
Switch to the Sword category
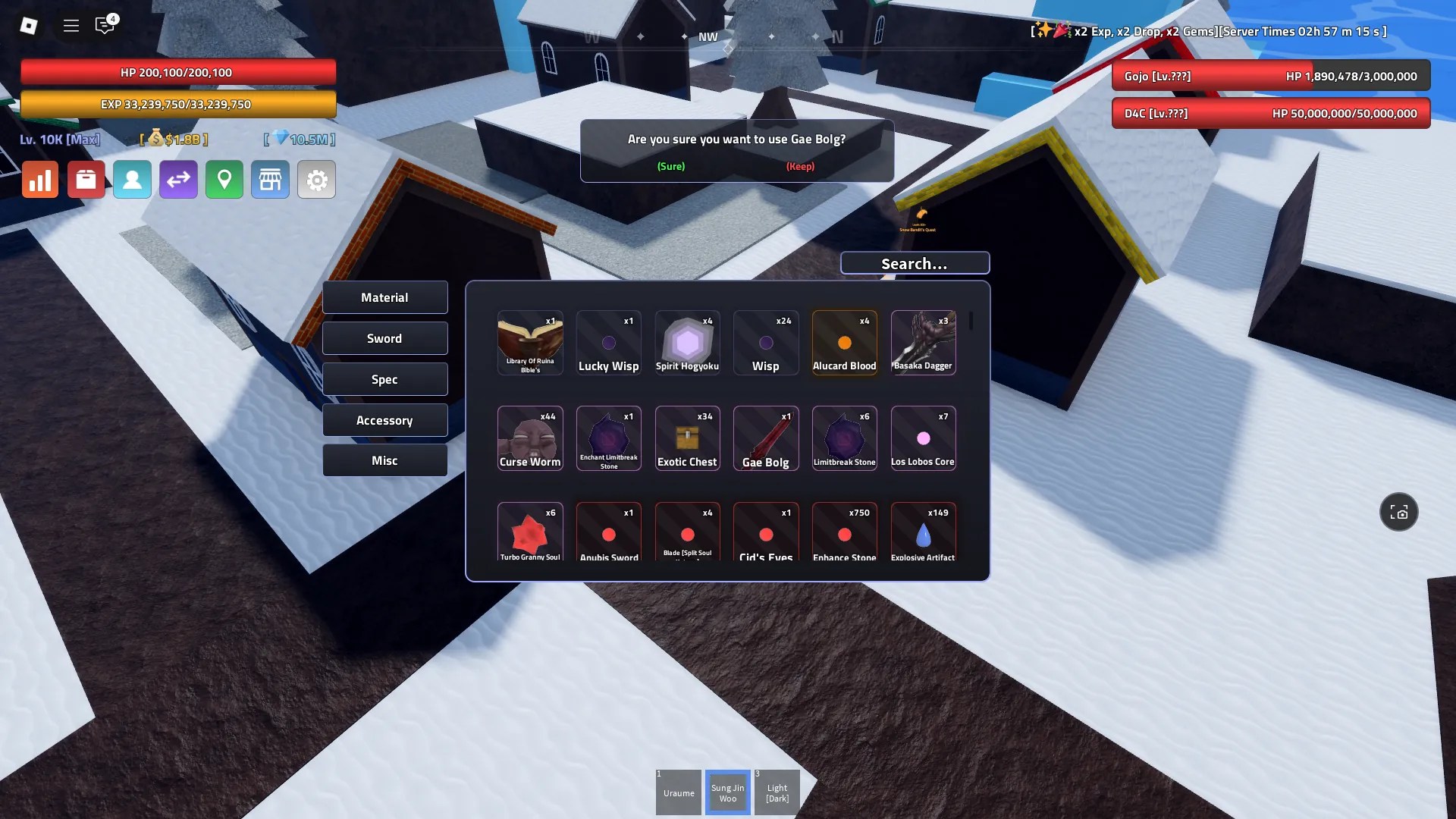pyautogui.click(x=384, y=338)
